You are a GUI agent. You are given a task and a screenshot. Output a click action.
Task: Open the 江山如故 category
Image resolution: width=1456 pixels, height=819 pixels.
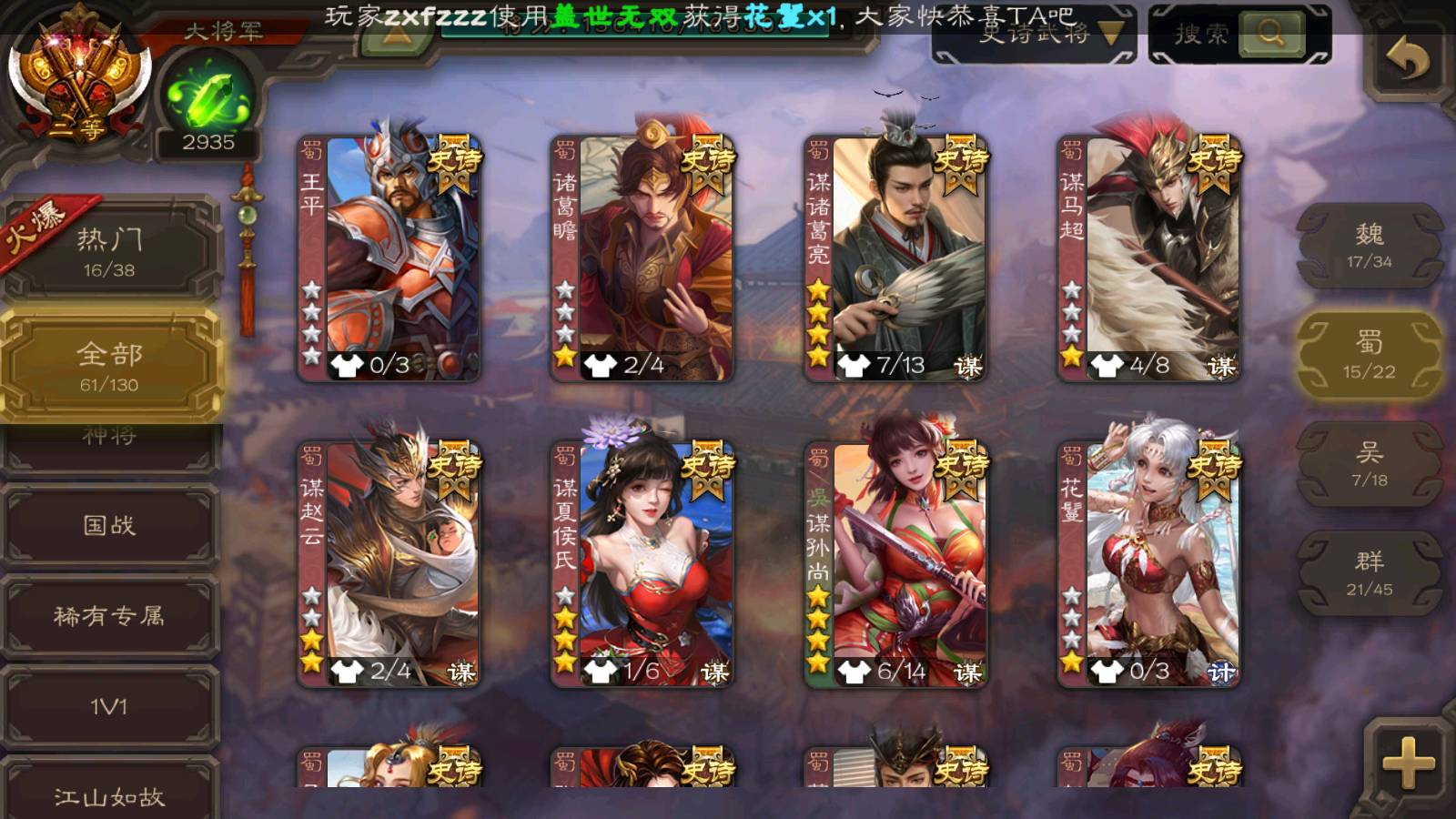coord(109,795)
